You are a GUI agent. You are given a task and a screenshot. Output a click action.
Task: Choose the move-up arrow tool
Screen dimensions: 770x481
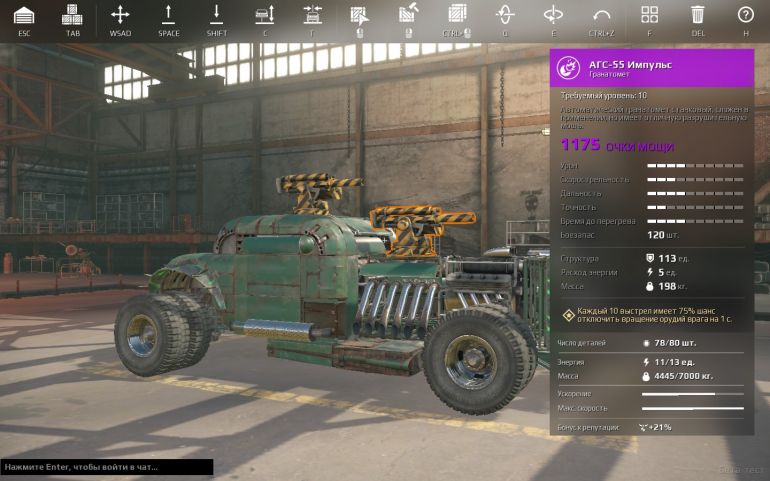point(169,15)
